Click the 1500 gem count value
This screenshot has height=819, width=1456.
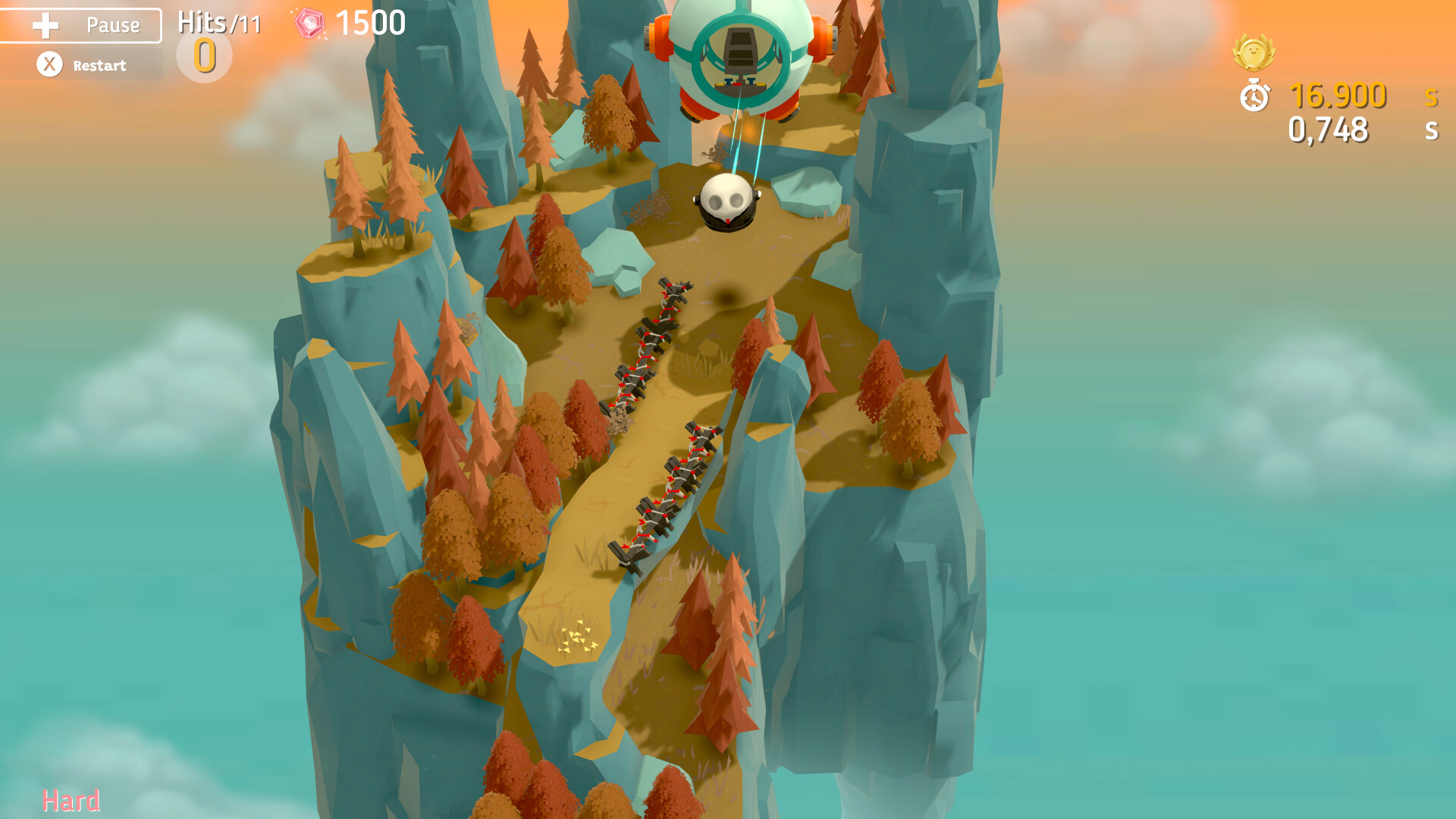pyautogui.click(x=372, y=23)
